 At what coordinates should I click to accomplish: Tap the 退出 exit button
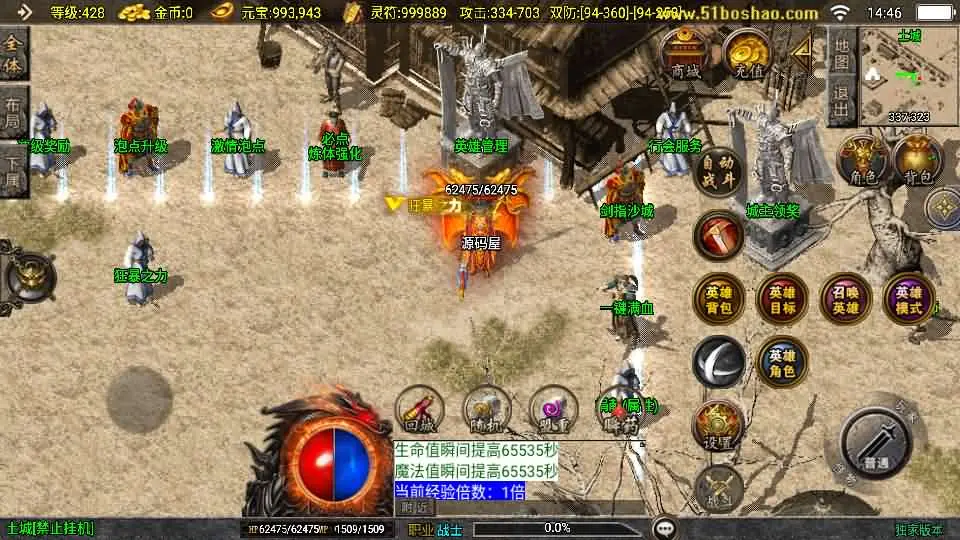(842, 101)
